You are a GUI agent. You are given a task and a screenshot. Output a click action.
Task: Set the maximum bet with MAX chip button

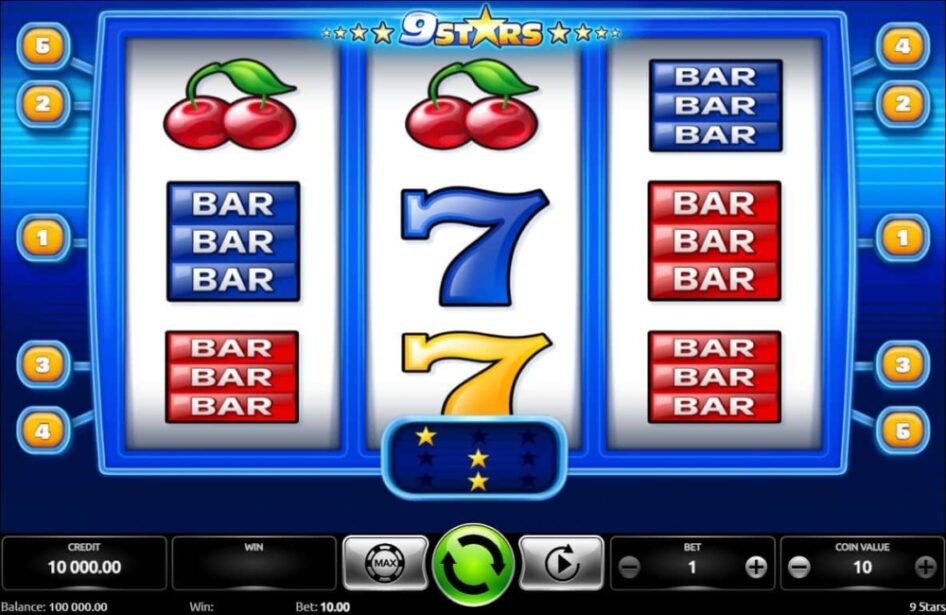[385, 564]
